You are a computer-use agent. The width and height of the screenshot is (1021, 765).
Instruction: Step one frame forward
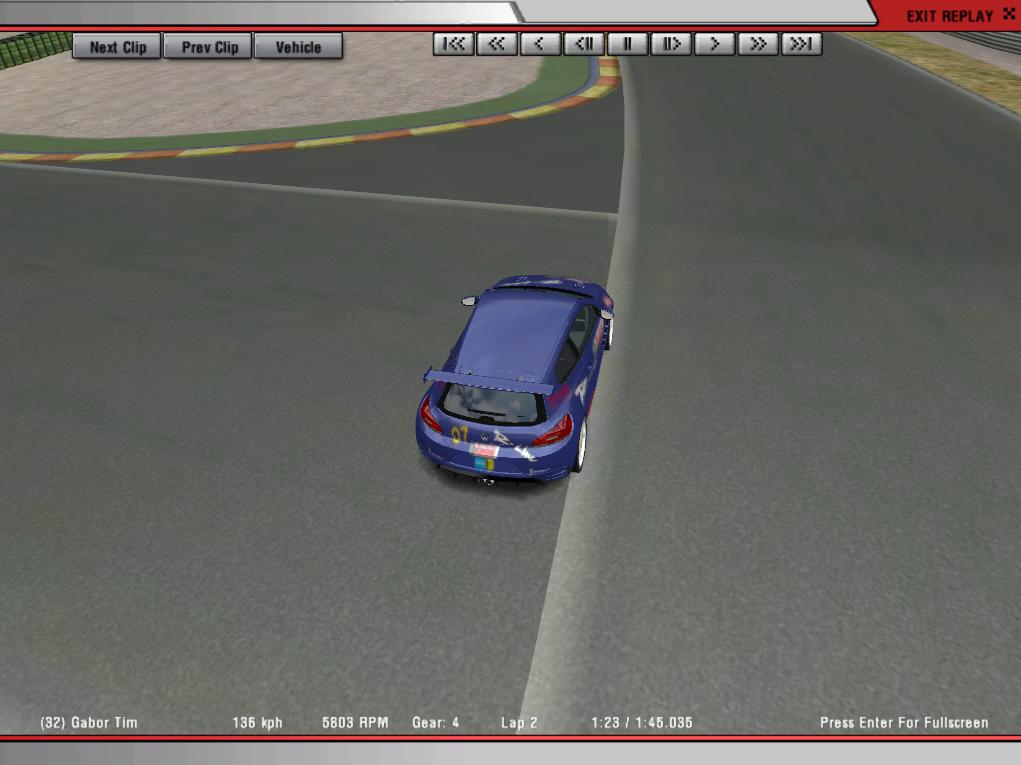point(671,44)
